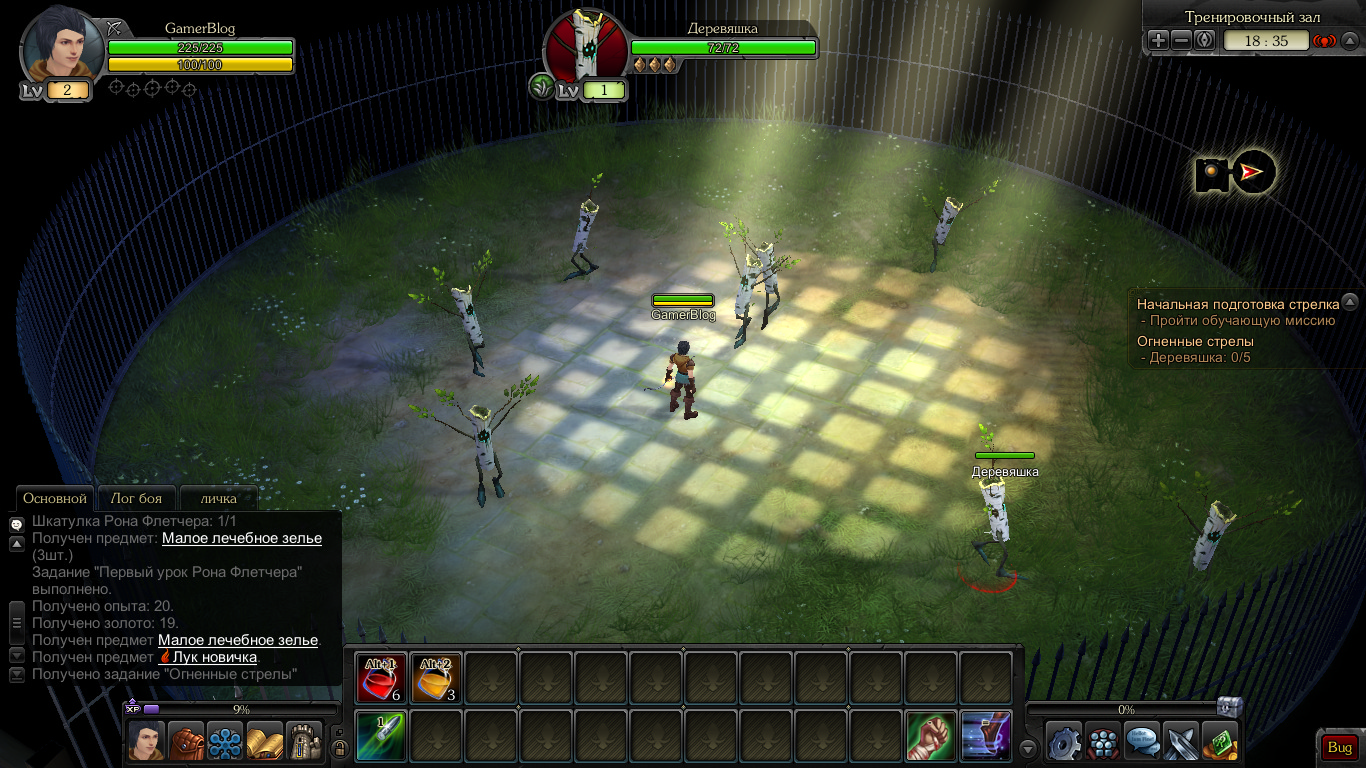Use the orange potion in the Alt+2 slot
Screen dimensions: 1366x768
[x=436, y=678]
